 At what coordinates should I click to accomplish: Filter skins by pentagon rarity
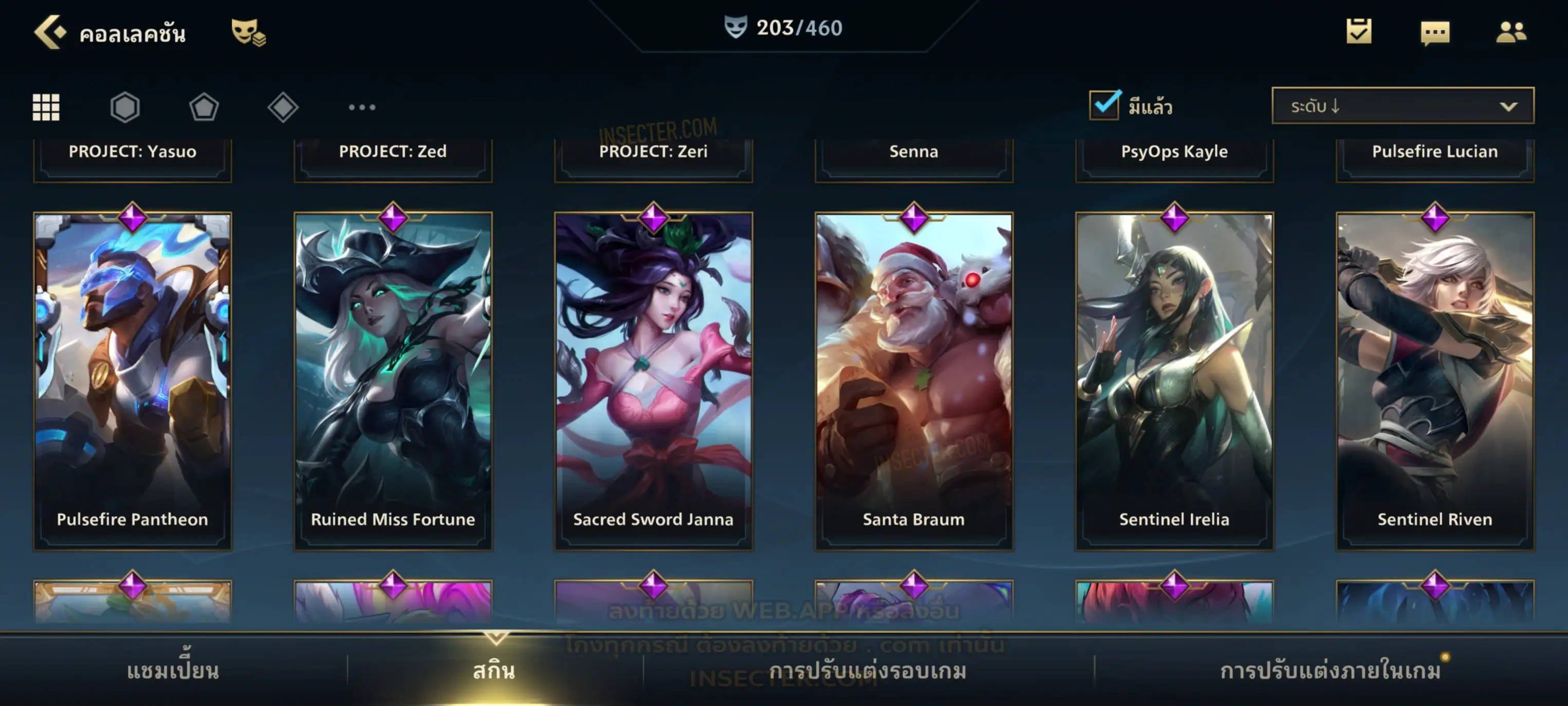point(204,107)
